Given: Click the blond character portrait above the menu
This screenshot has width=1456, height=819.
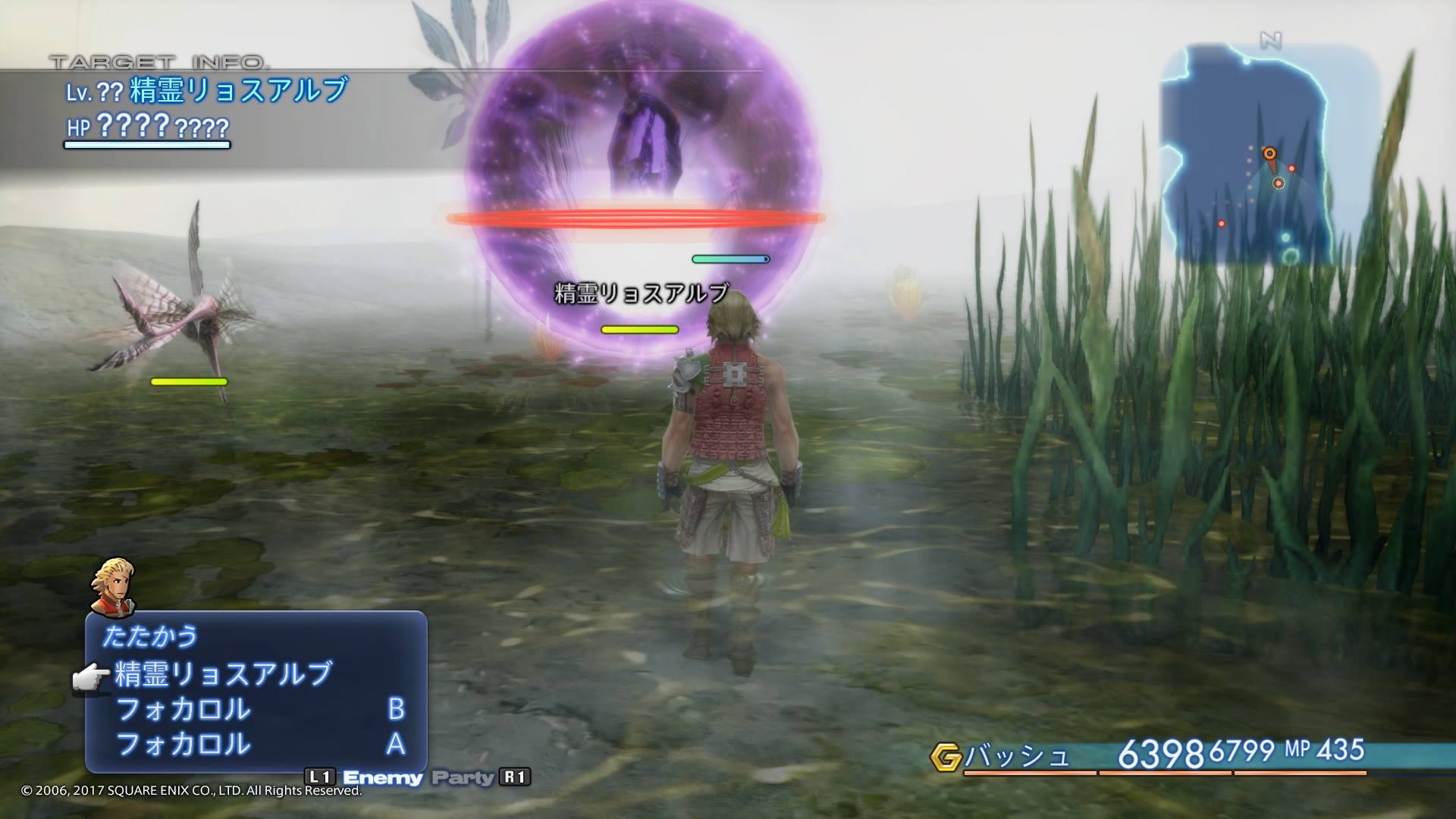Looking at the screenshot, I should coord(113,586).
